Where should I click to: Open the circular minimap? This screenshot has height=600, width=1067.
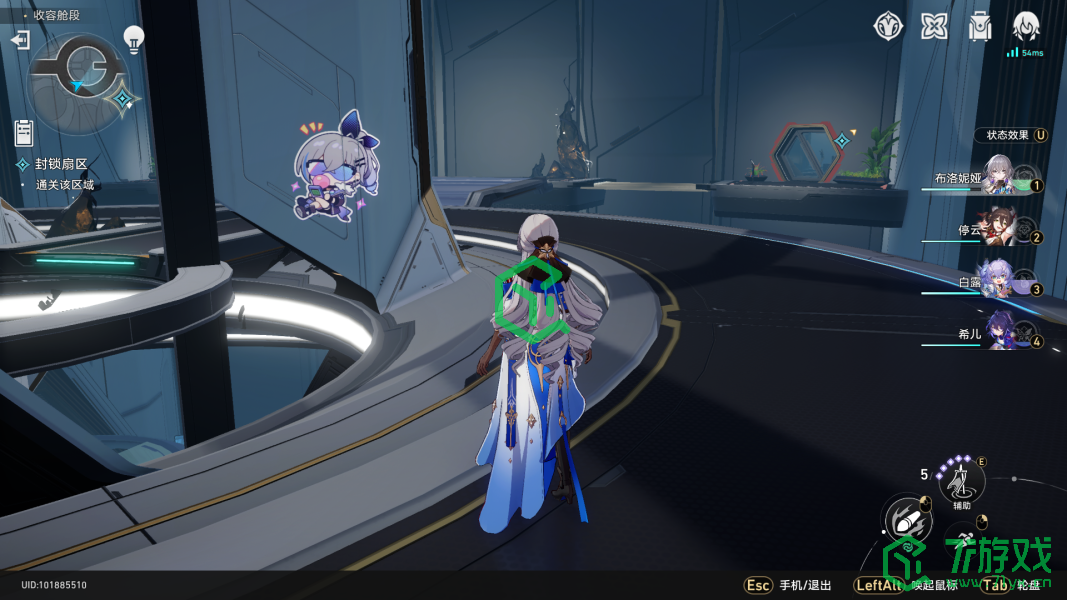tap(78, 82)
